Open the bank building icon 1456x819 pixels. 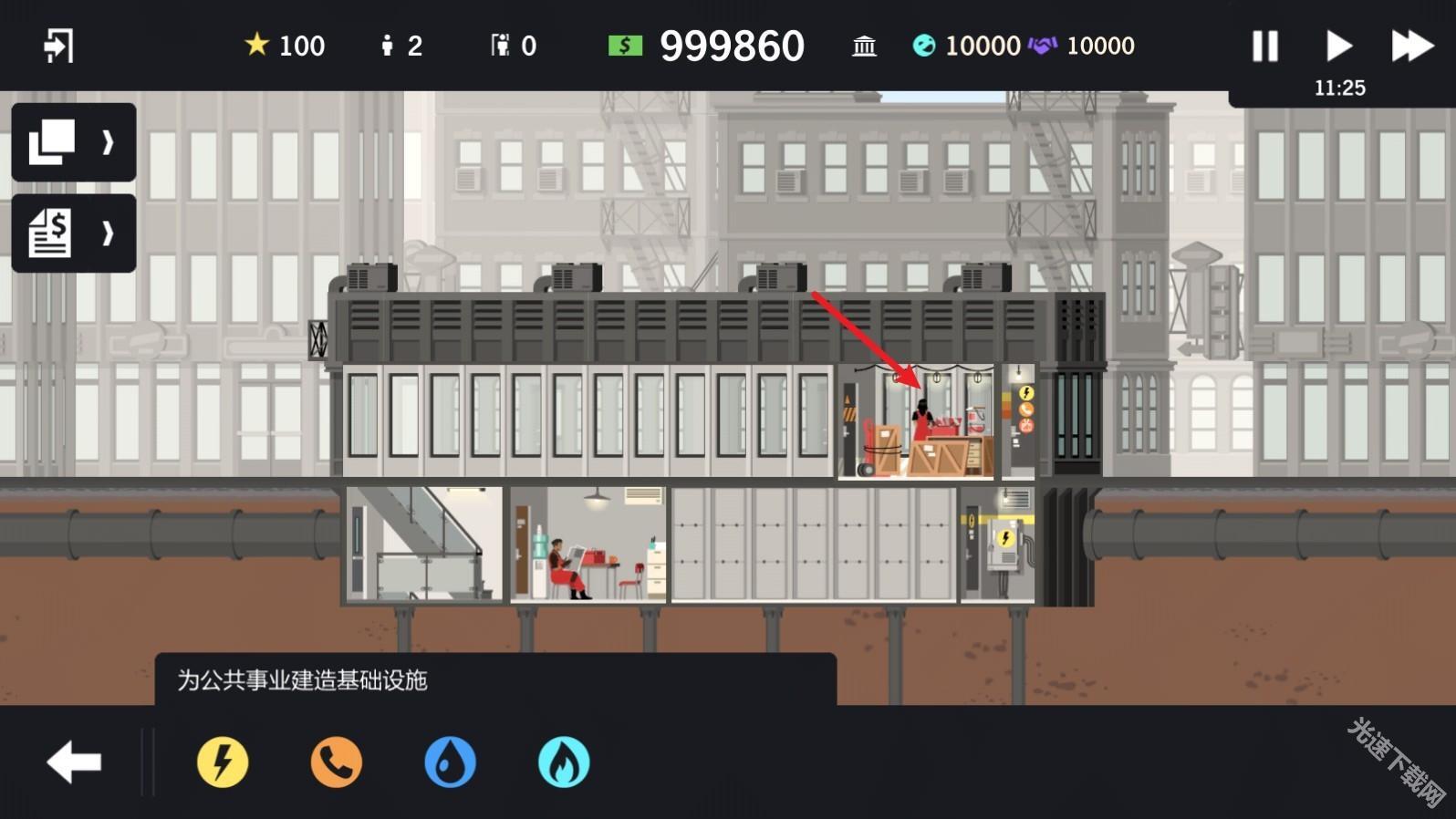click(x=864, y=46)
